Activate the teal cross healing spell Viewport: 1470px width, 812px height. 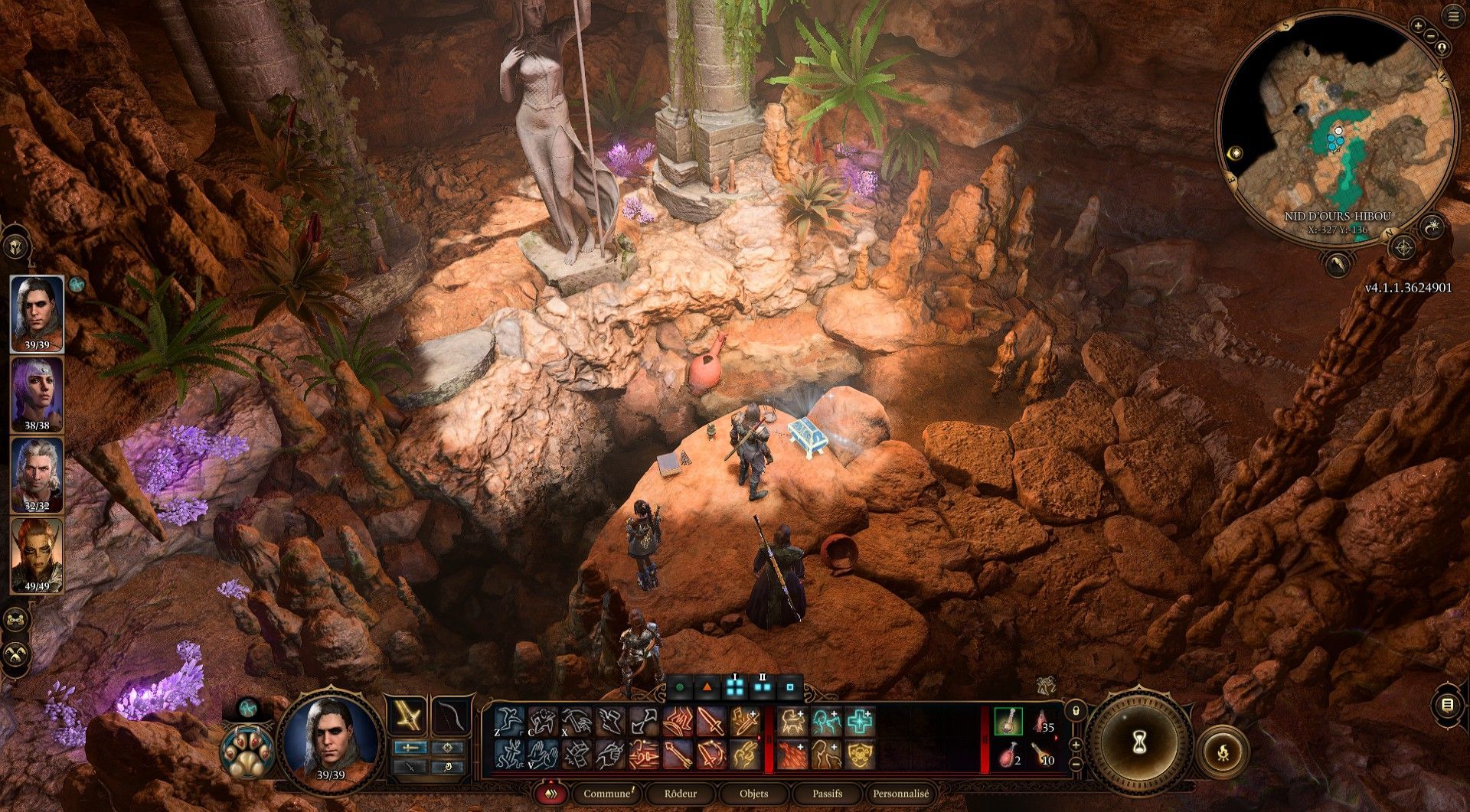tap(860, 722)
